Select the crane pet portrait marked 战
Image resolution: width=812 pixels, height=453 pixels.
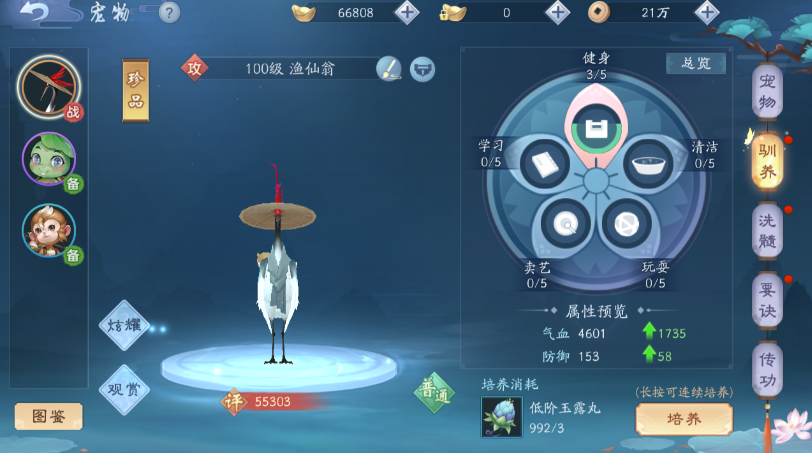pos(48,88)
